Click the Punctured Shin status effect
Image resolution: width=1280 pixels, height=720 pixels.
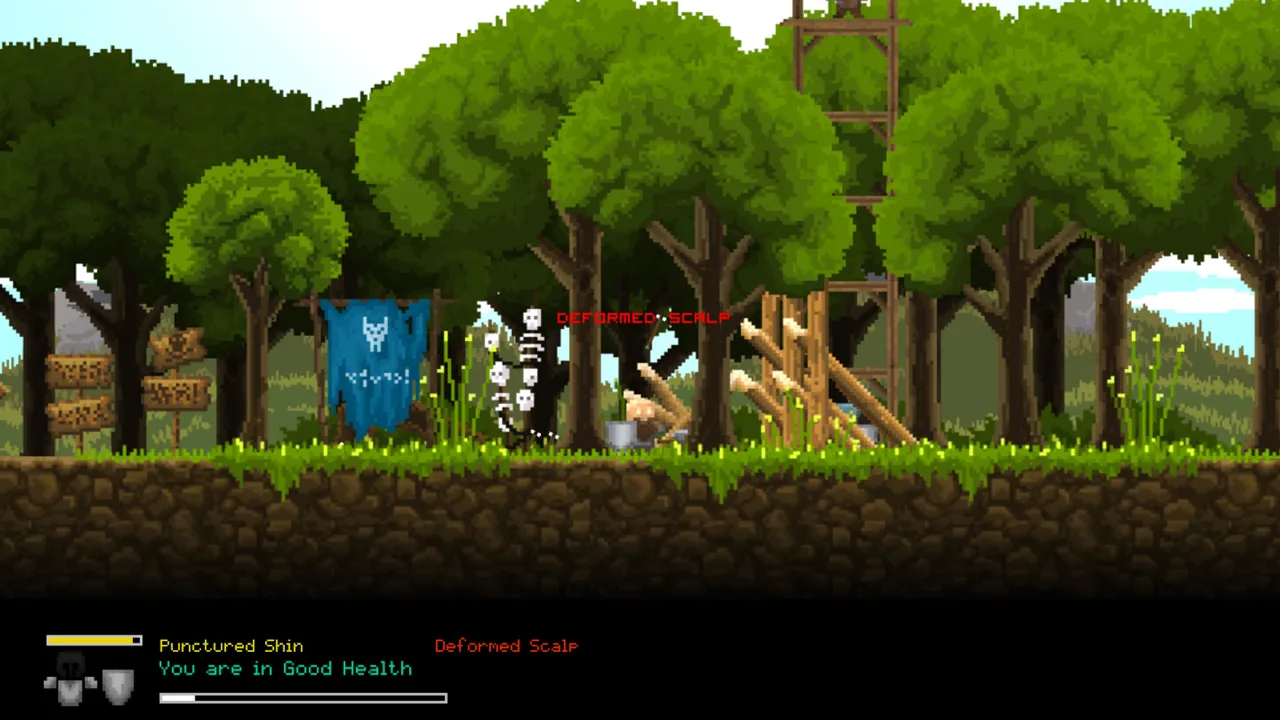coord(231,645)
